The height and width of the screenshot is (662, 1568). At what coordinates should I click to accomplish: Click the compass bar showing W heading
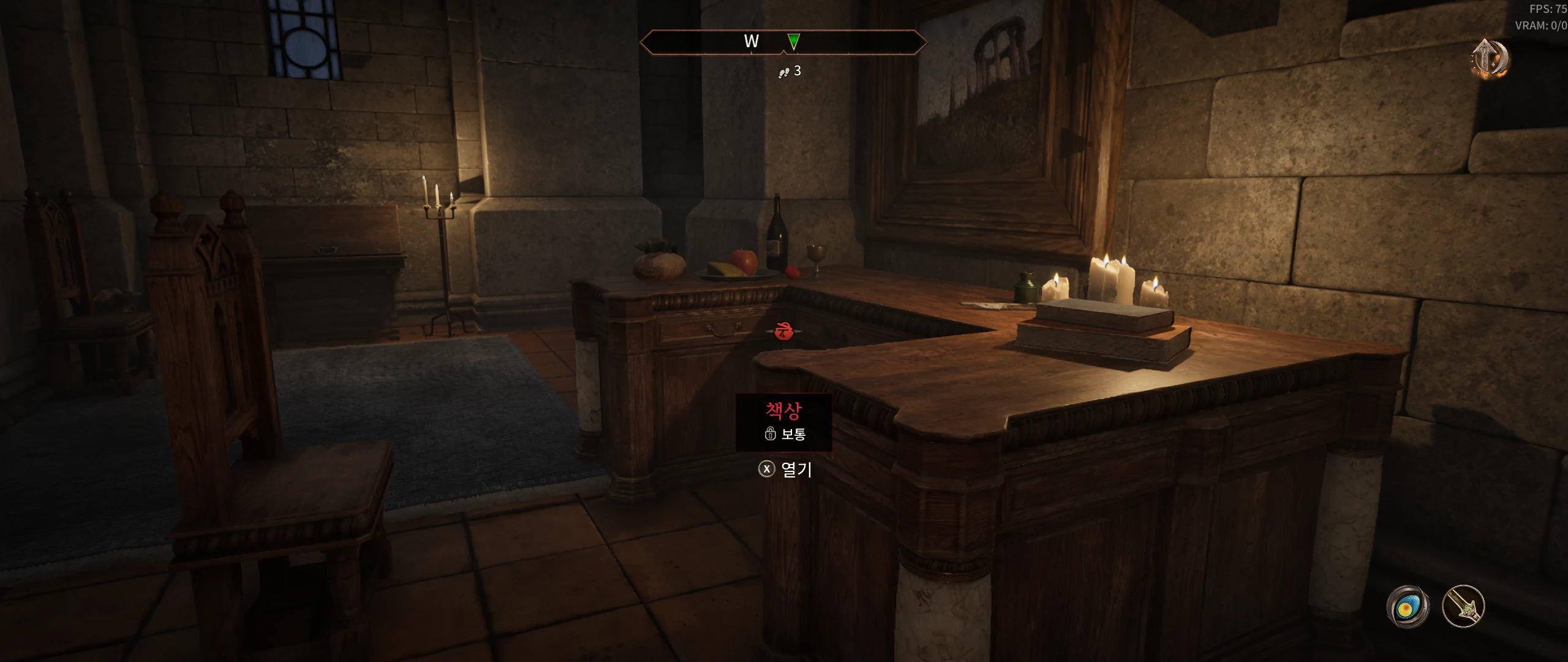pos(783,42)
